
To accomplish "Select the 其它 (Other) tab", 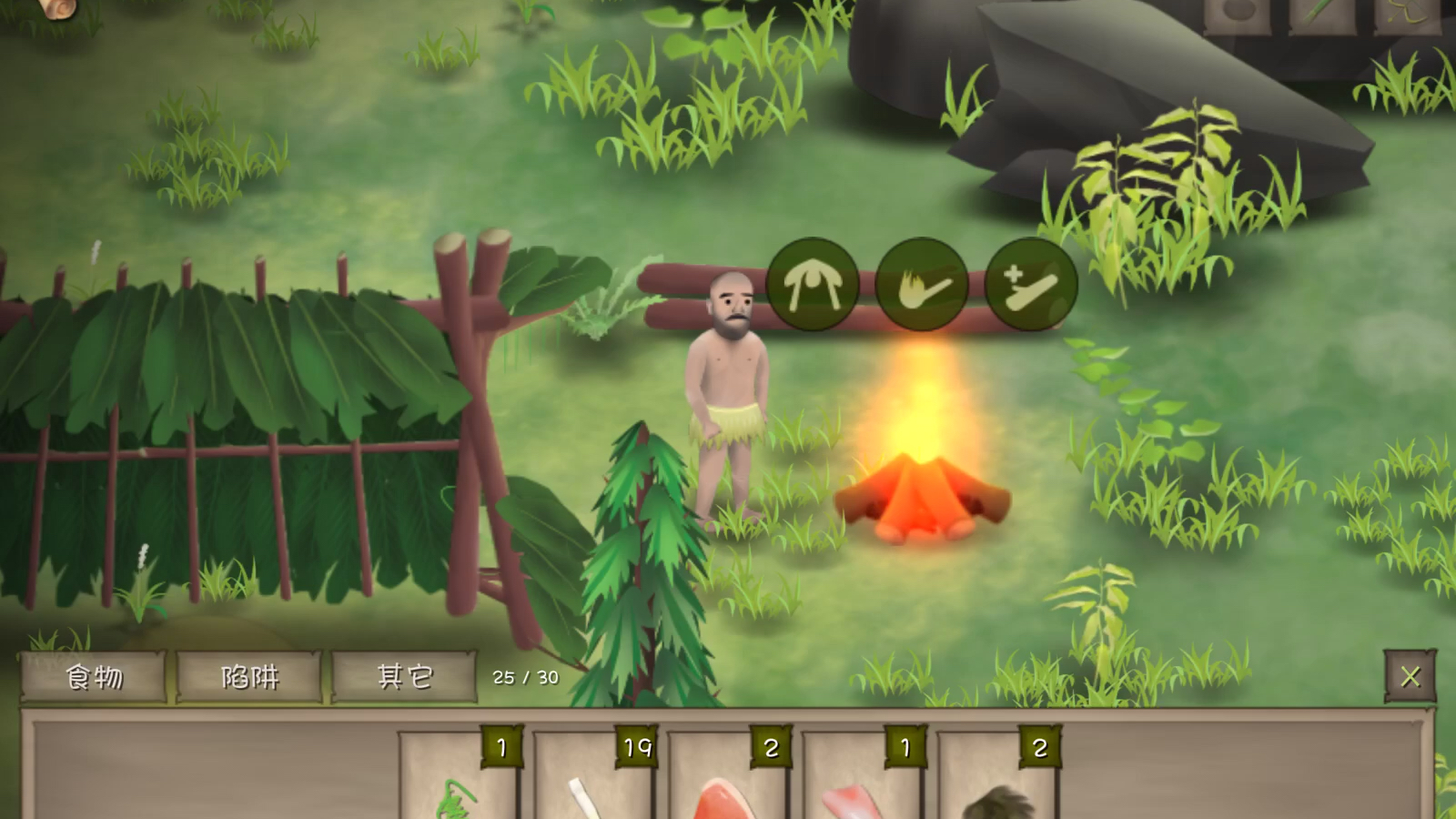I will click(405, 677).
